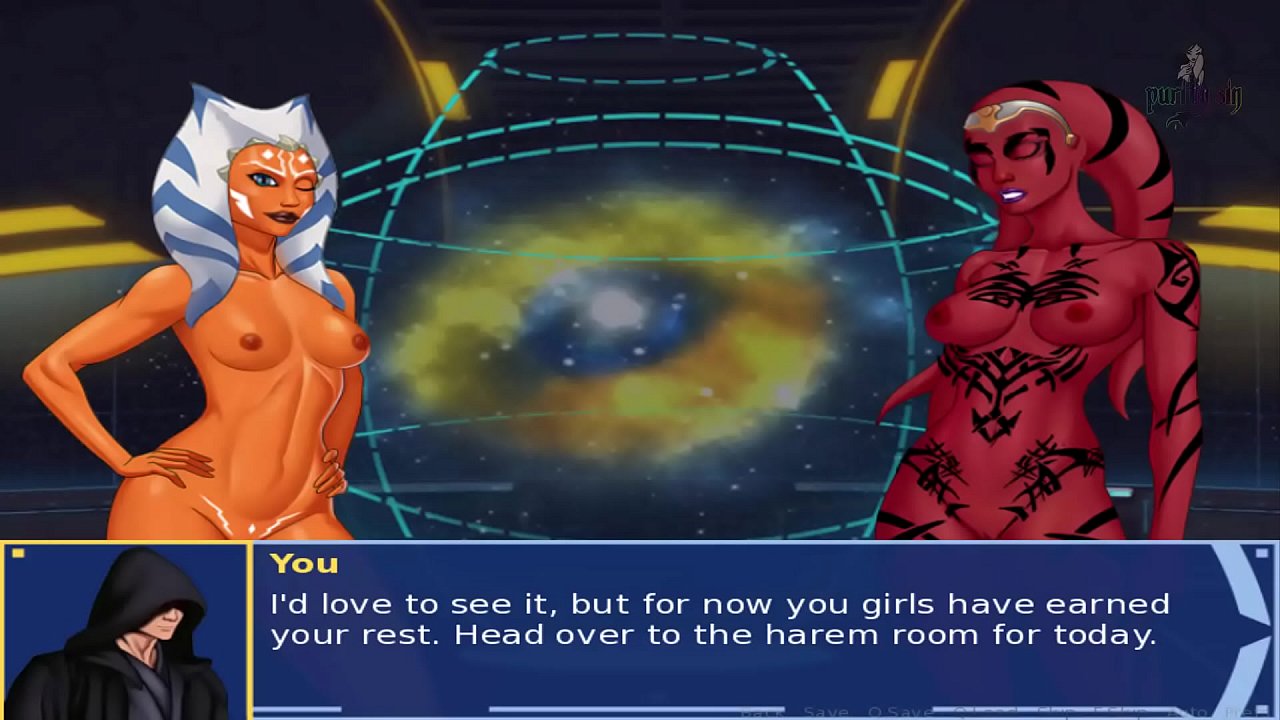Image resolution: width=1280 pixels, height=720 pixels.
Task: Open the Save quick menu option
Action: [826, 712]
